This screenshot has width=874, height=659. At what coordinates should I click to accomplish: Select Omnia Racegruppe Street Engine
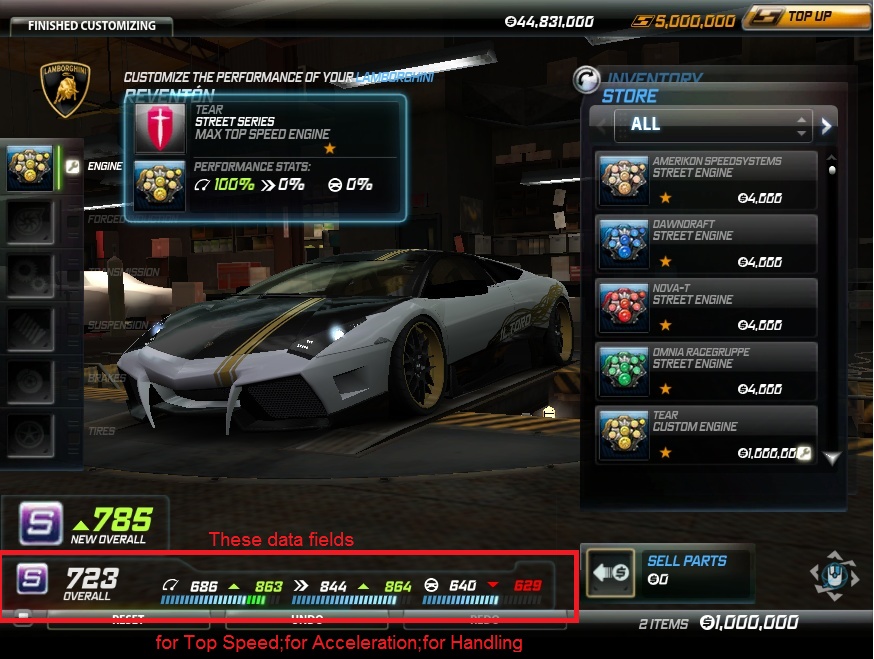pyautogui.click(x=706, y=372)
